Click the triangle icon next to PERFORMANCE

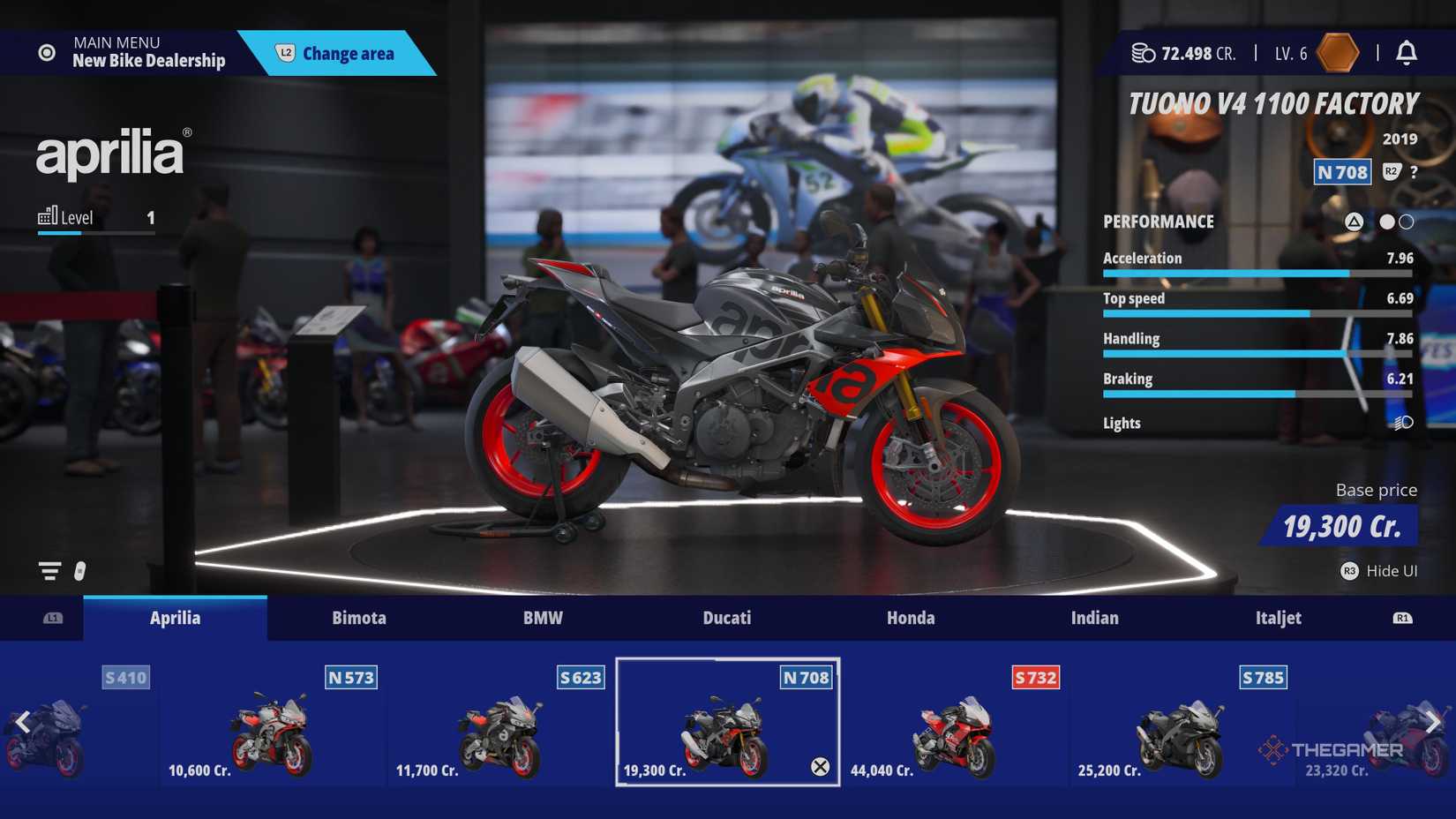tap(1355, 222)
